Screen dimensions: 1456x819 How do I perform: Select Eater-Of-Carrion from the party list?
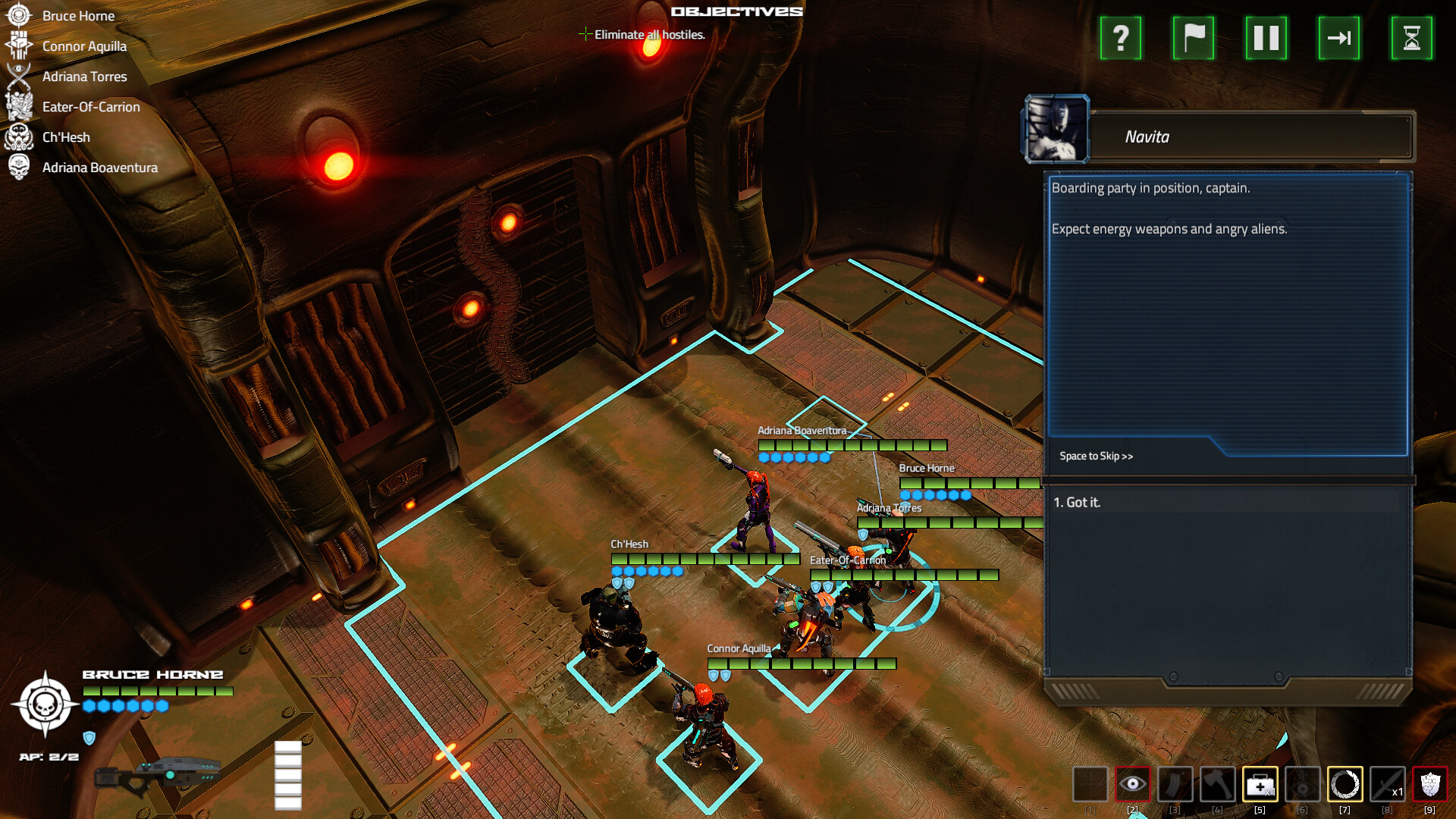point(91,107)
